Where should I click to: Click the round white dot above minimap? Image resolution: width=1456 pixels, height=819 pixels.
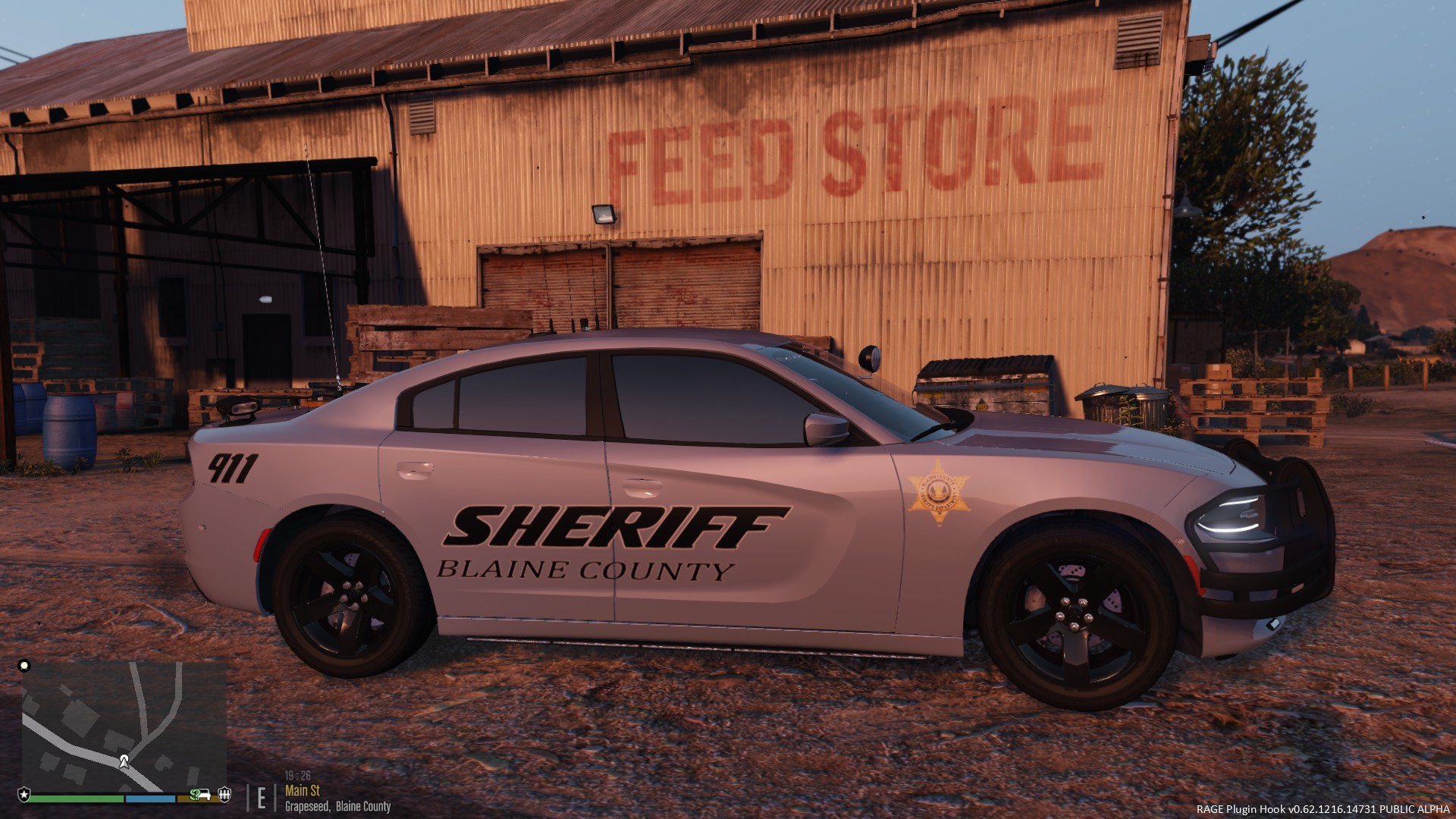click(24, 666)
